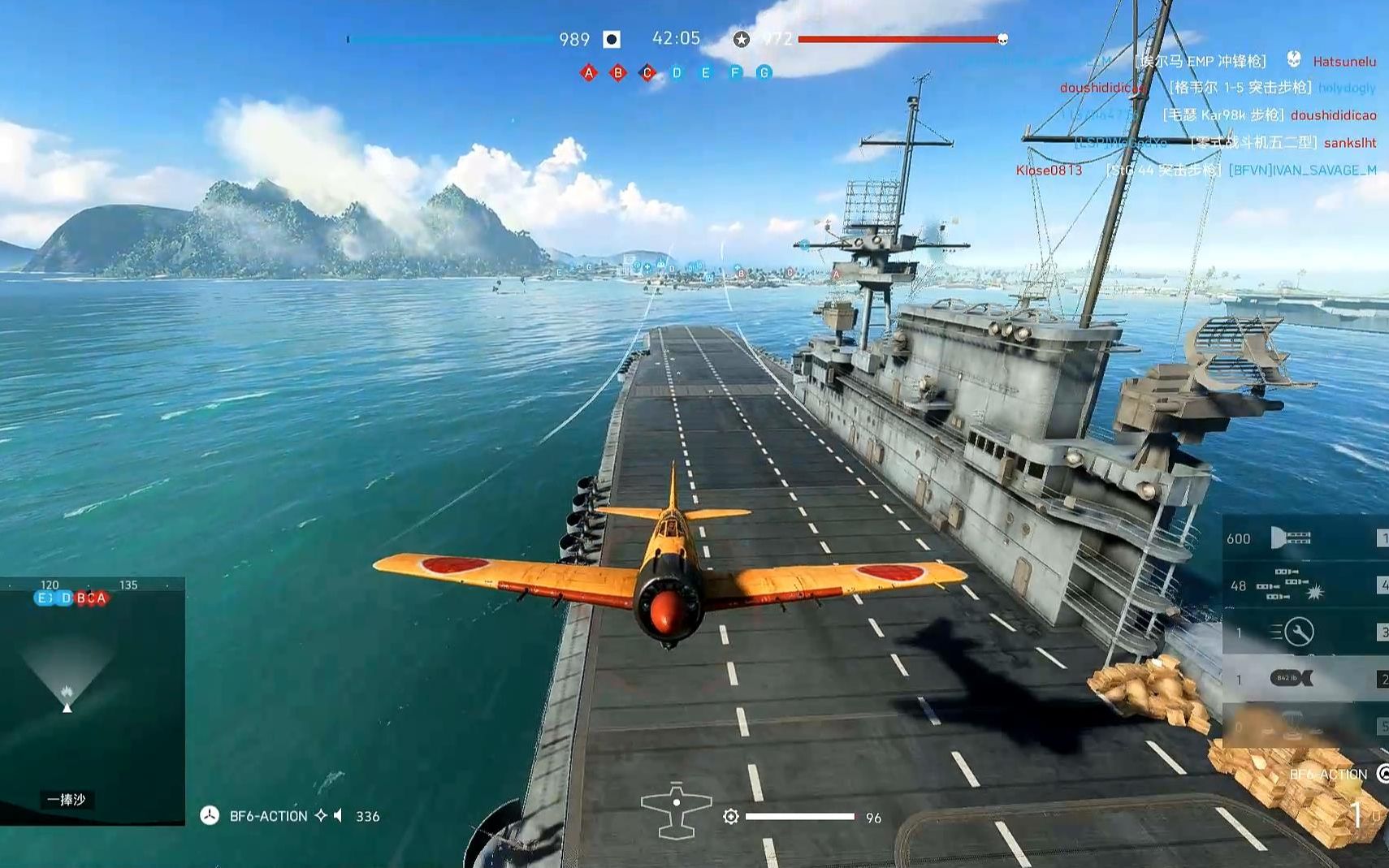
Task: Choose objective flag D marker
Action: click(677, 73)
